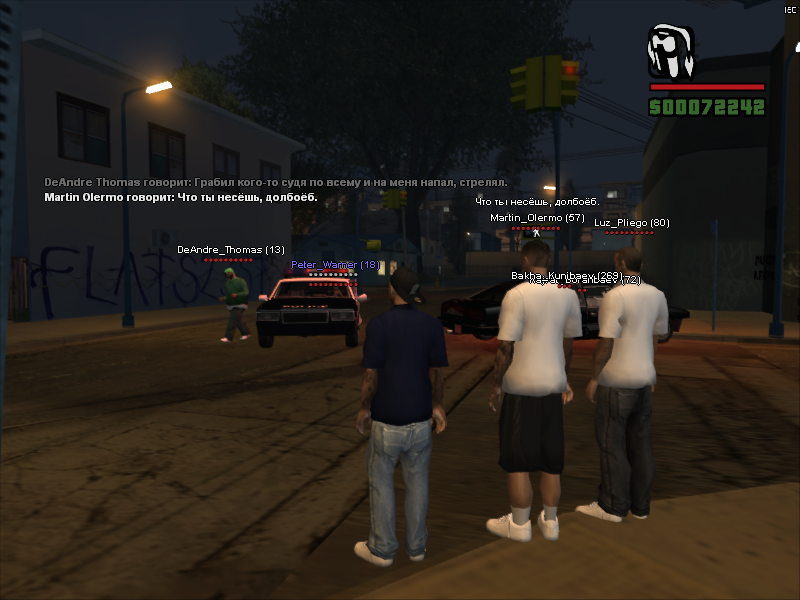Screen dimensions: 800x600
Task: Select Martin Olermo's chat message line
Action: click(x=181, y=198)
